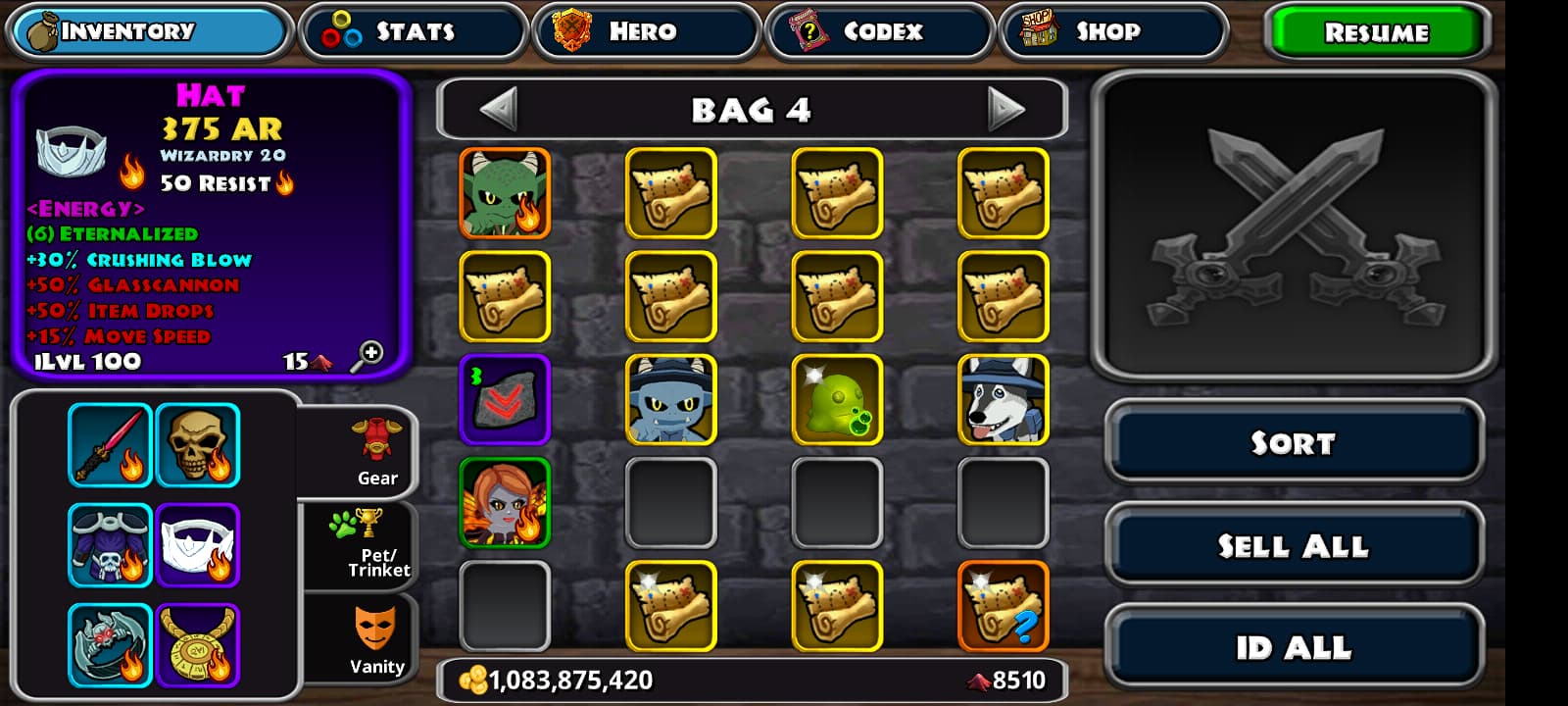The width and height of the screenshot is (1568, 706).
Task: Show the Vanity category
Action: click(x=375, y=639)
